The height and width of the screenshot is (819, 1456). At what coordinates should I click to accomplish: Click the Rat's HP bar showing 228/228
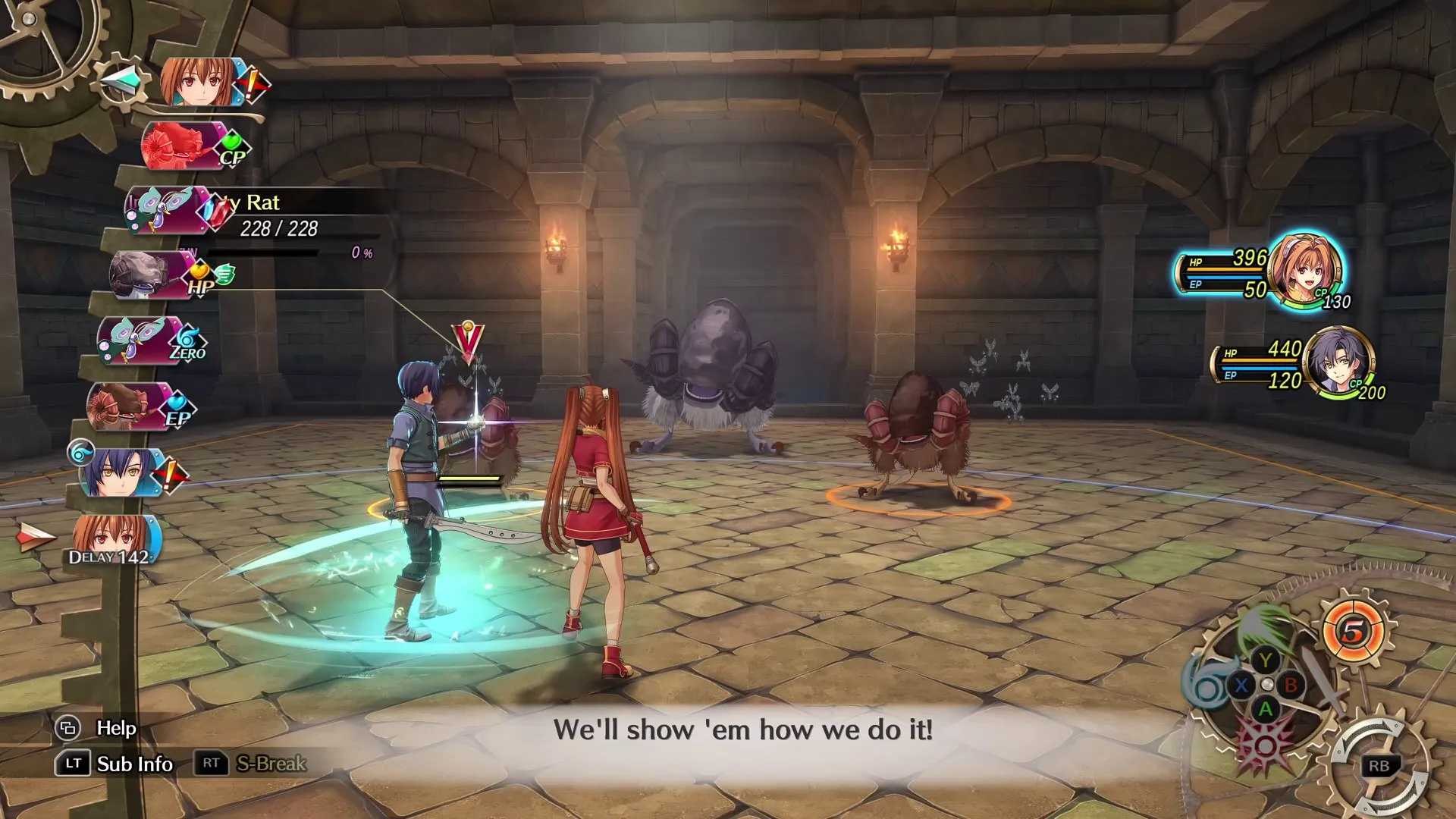click(282, 227)
